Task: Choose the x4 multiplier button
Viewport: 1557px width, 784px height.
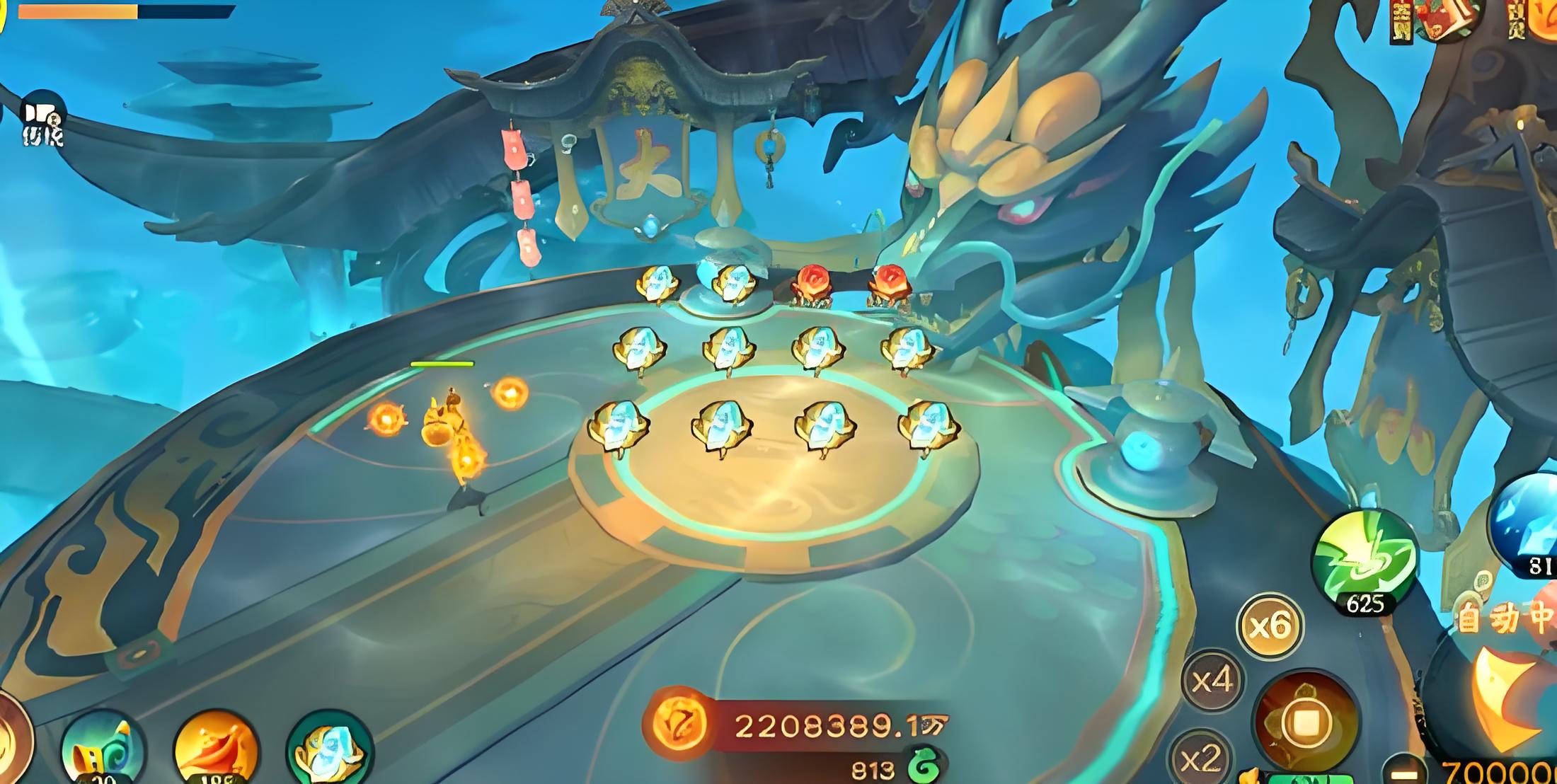Action: click(x=1213, y=681)
